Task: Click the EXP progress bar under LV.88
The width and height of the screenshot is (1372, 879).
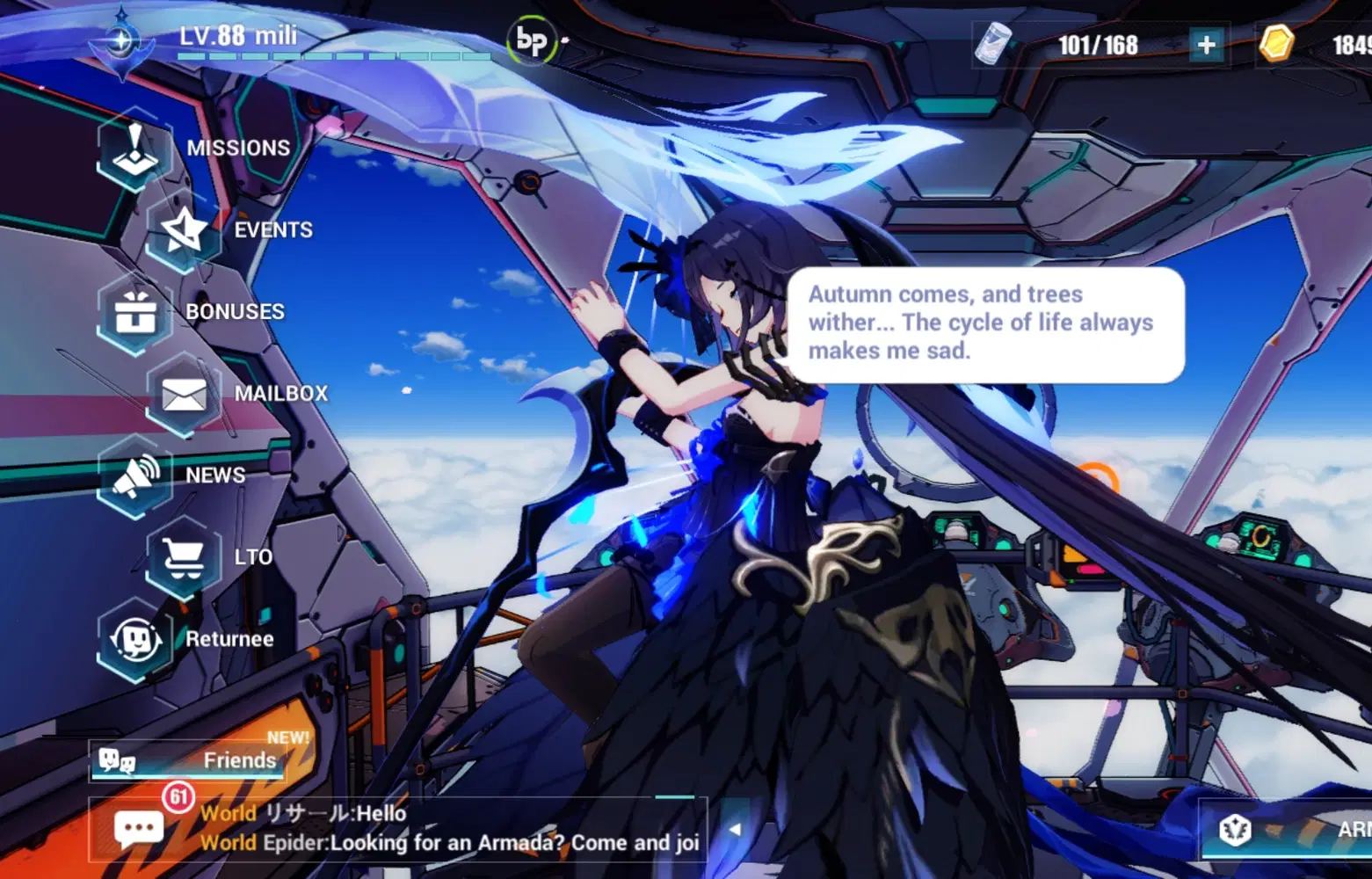Action: click(325, 54)
